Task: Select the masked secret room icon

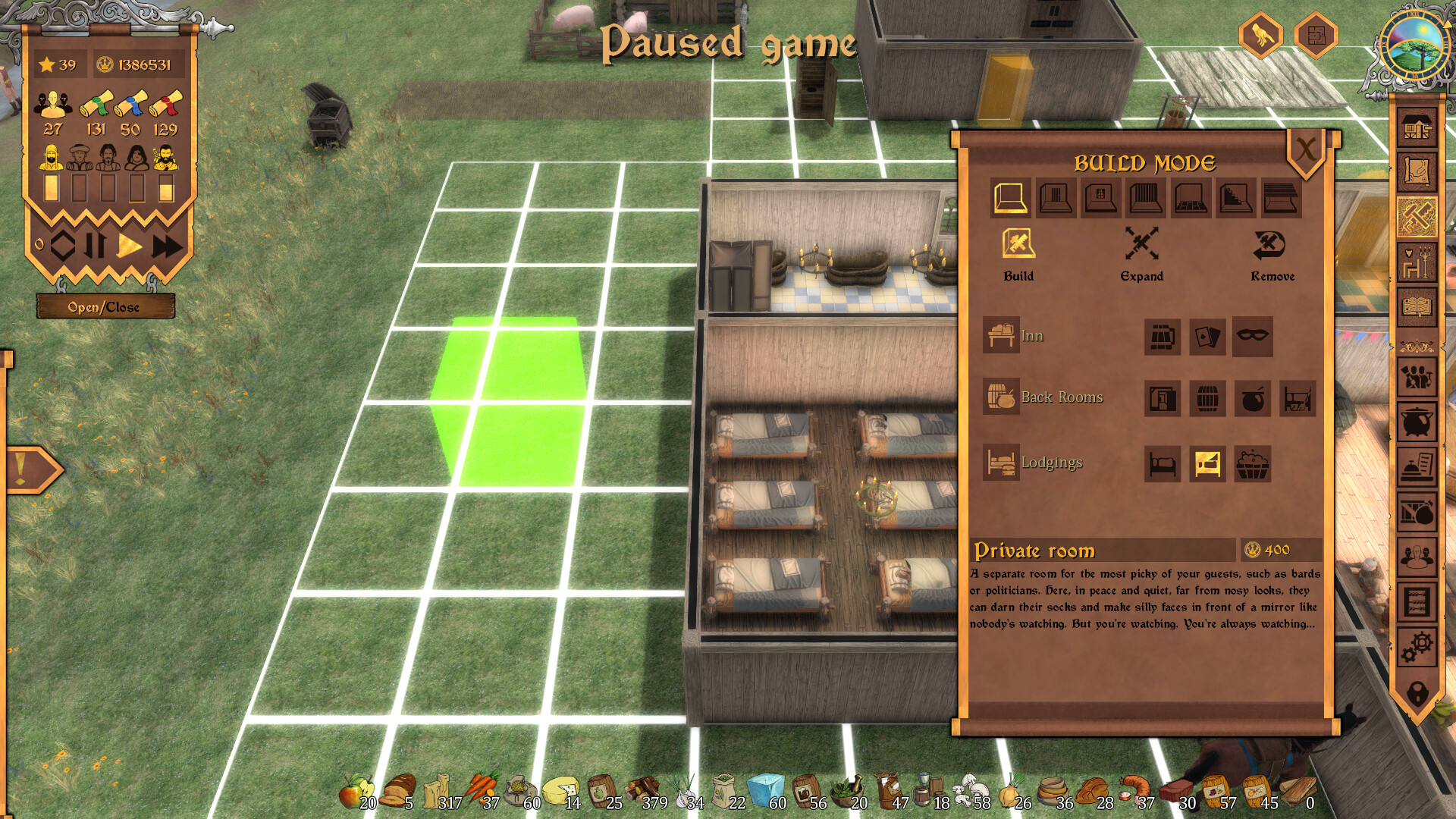Action: [x=1252, y=337]
